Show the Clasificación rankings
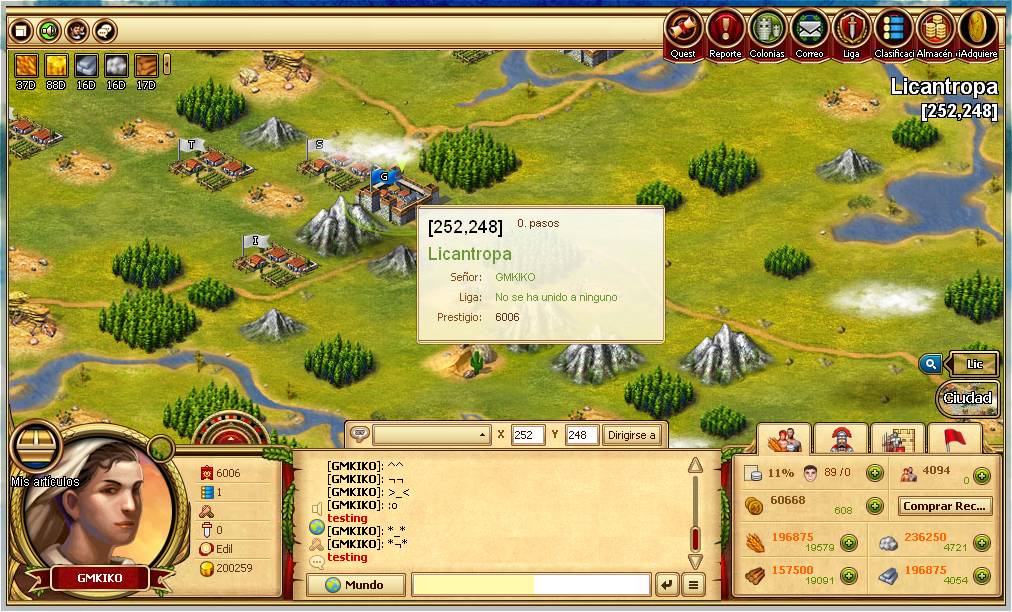1012x612 pixels. pyautogui.click(x=893, y=30)
